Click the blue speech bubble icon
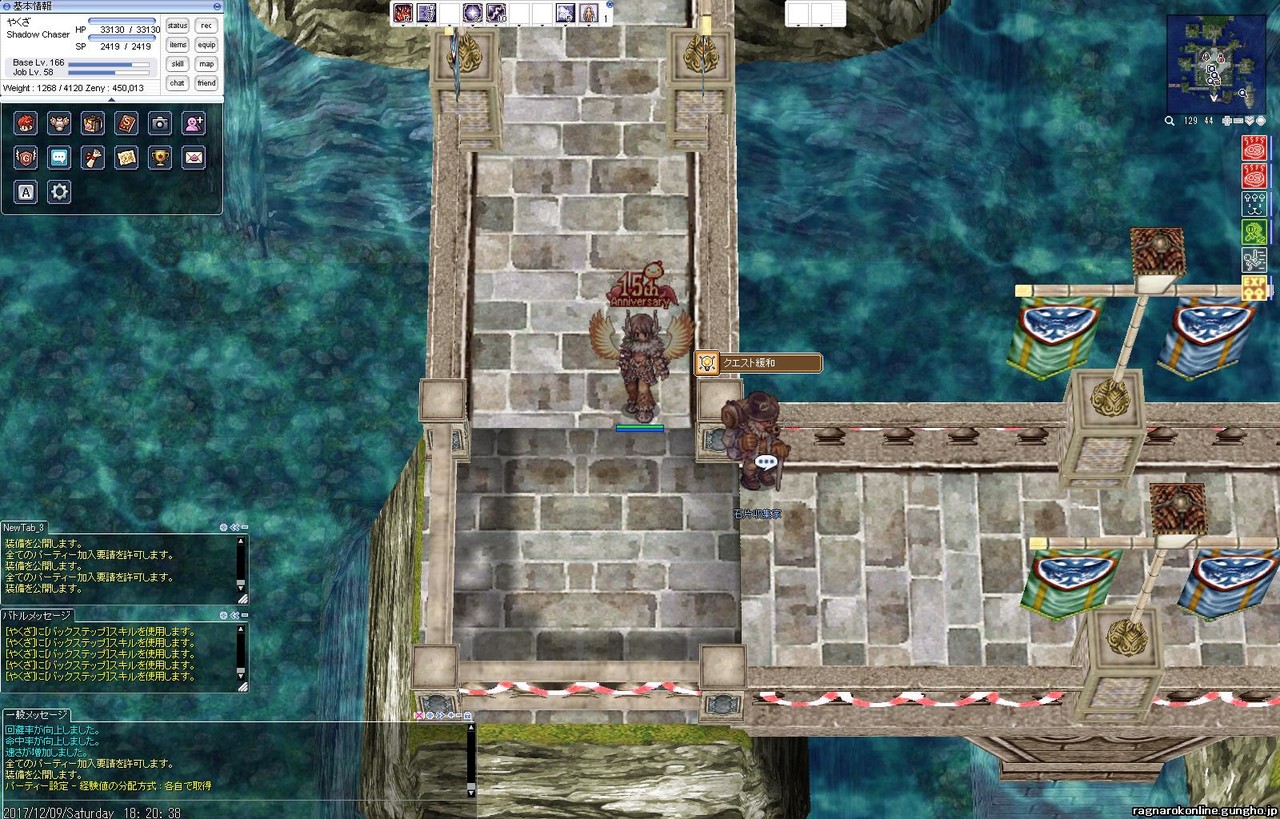This screenshot has width=1280, height=819. point(59,157)
